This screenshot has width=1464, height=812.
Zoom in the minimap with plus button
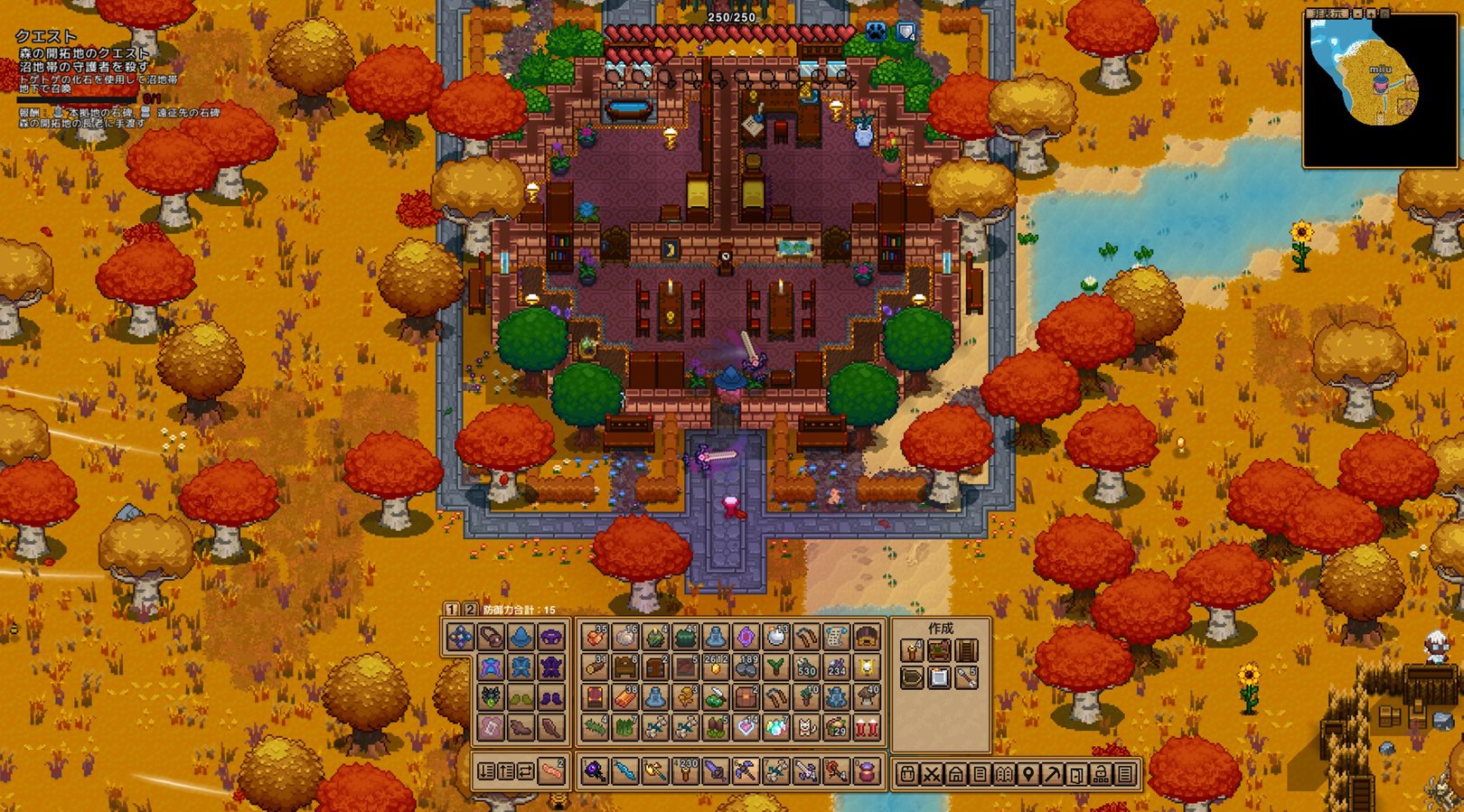point(1371,14)
